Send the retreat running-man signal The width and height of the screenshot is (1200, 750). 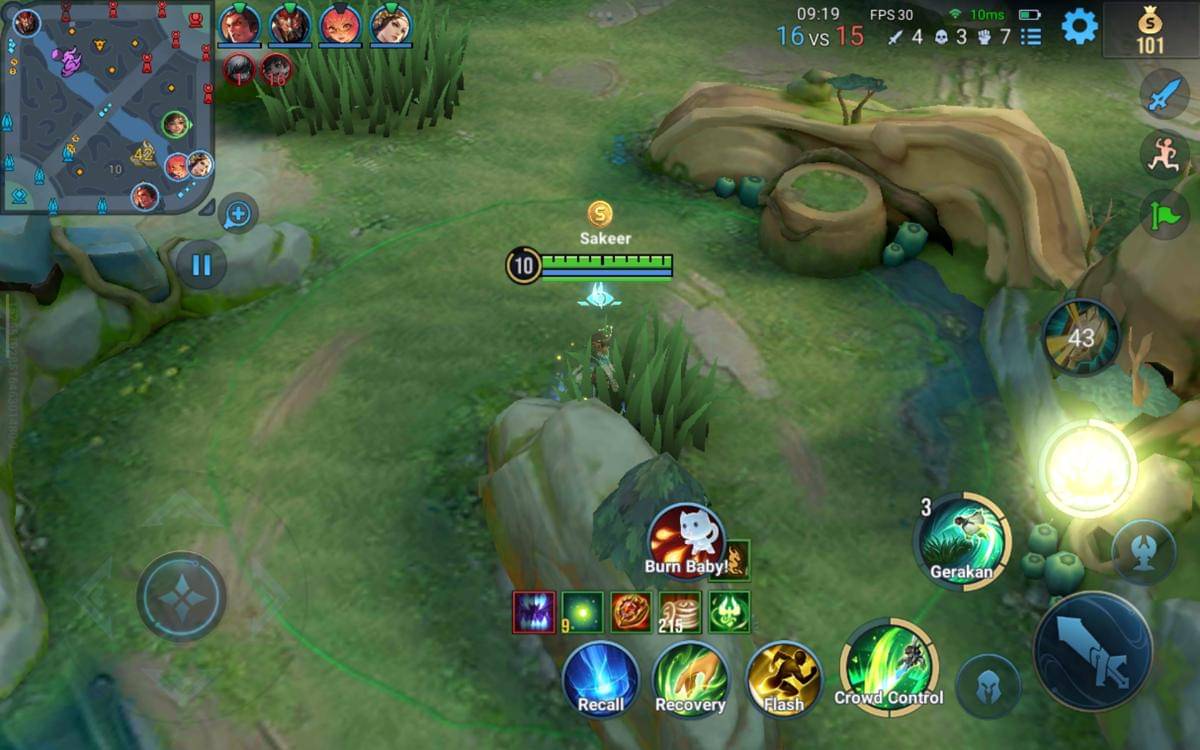1165,155
